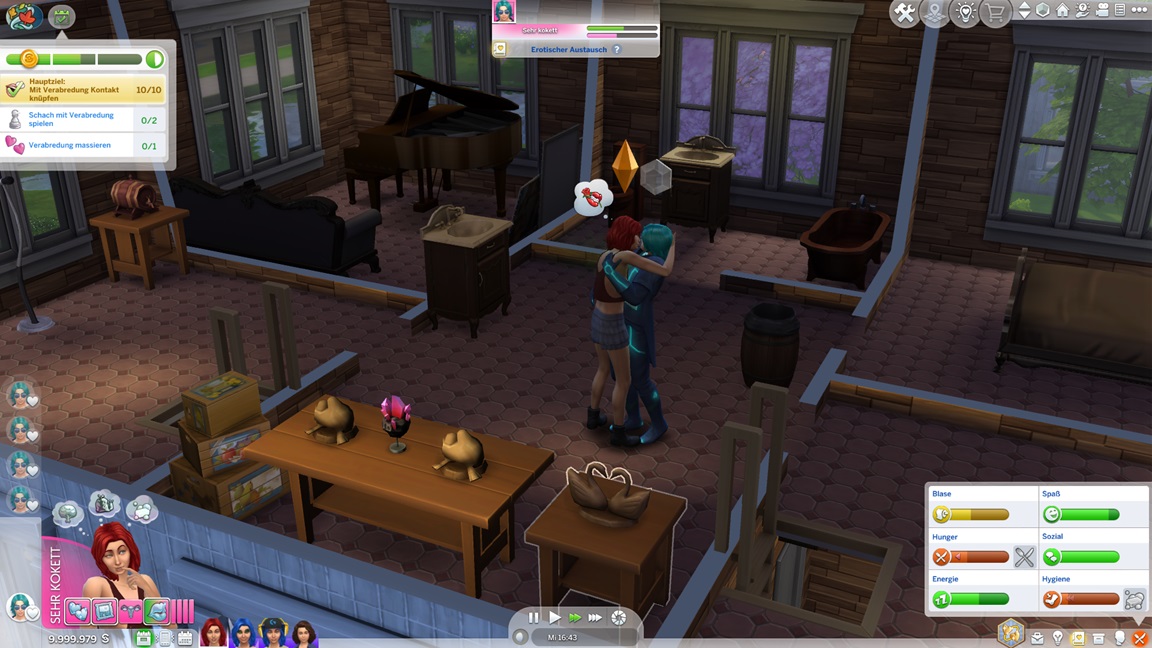Open the three-dots game options menu
Screen dimensions: 1152x648
point(1139,10)
